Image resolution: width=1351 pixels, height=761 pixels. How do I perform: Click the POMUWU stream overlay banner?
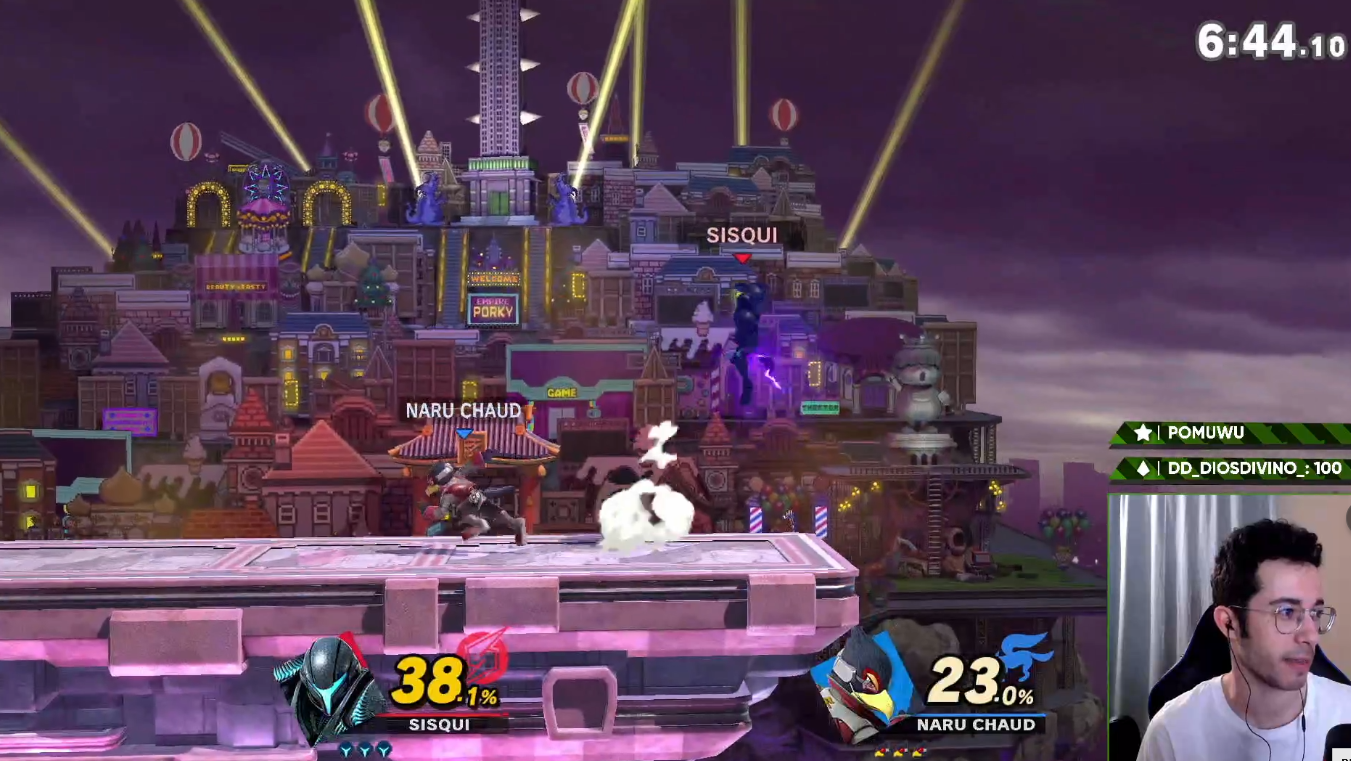click(1230, 433)
